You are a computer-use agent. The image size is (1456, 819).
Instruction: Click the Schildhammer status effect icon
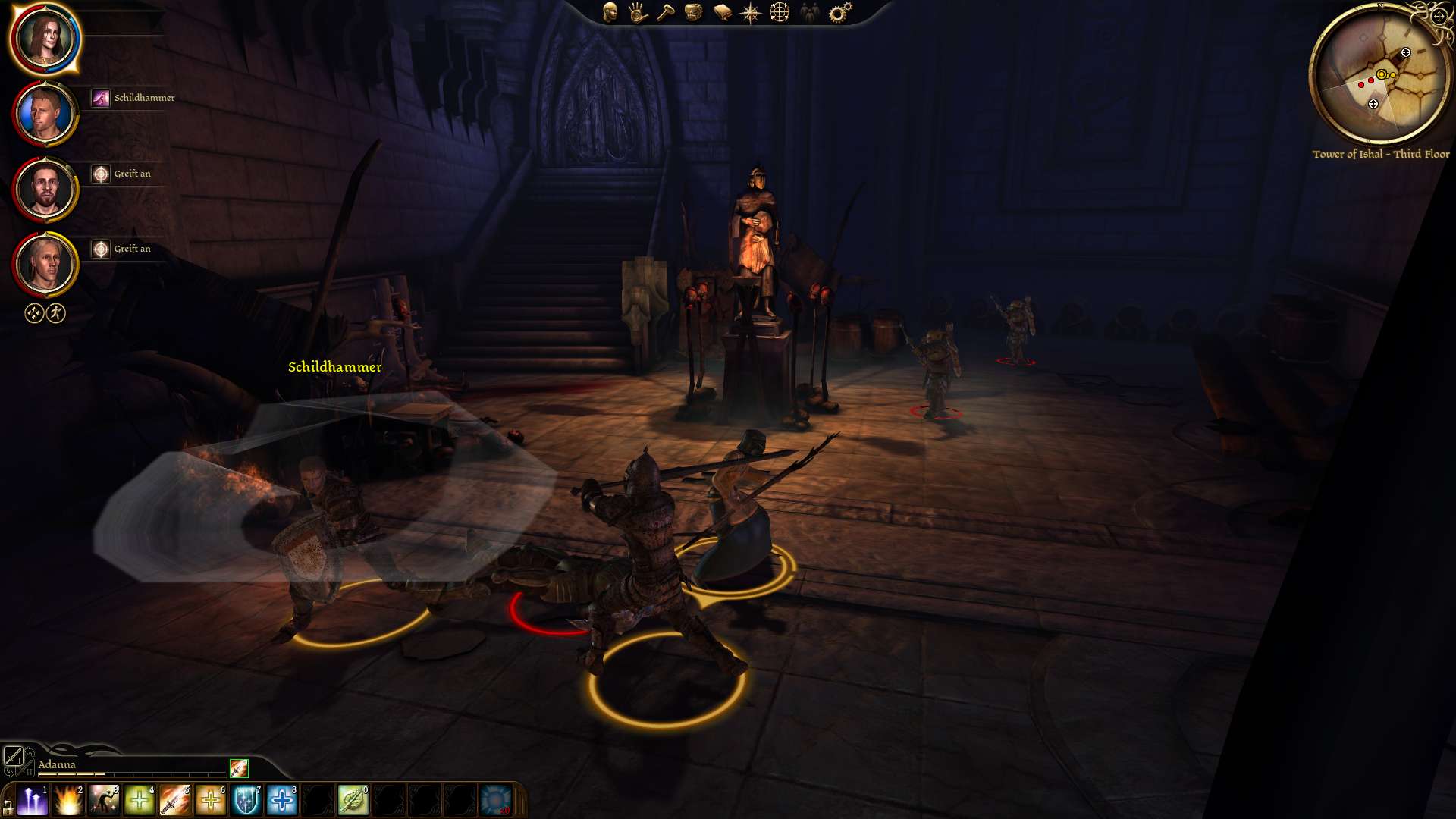click(x=101, y=97)
